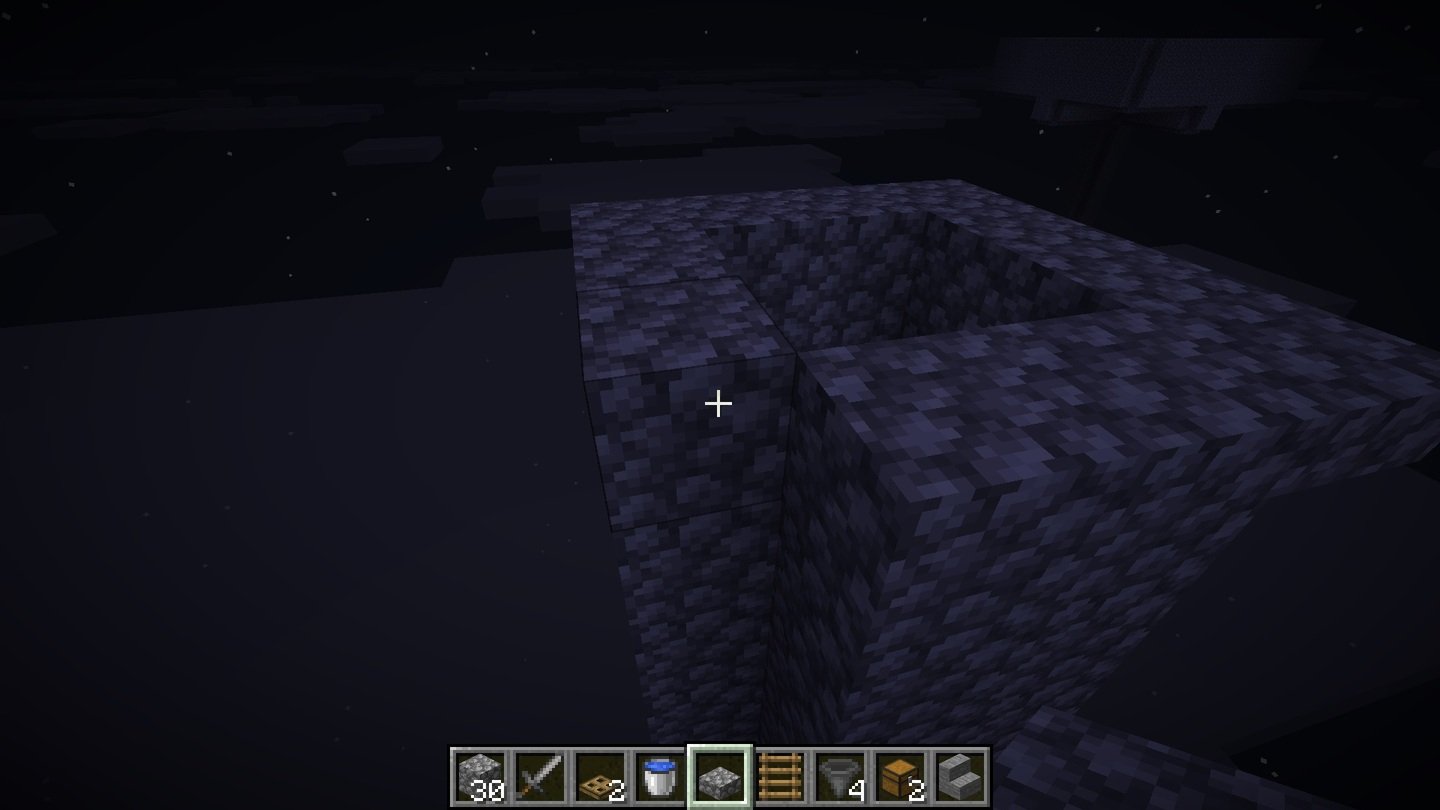Select the cobblestone slab slot
1440x810 pixels.
(x=720, y=777)
